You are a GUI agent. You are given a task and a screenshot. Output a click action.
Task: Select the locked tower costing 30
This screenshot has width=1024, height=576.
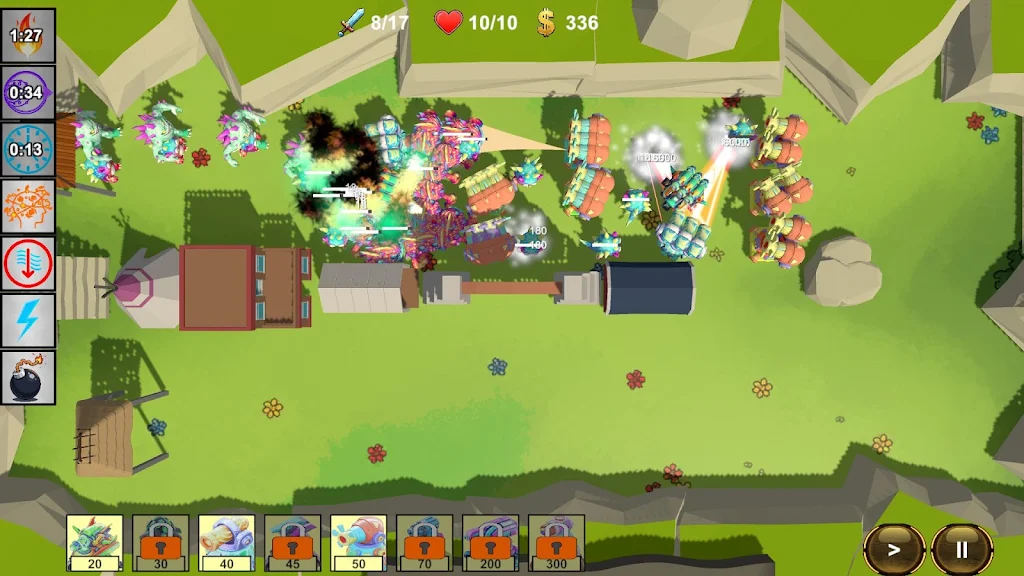point(161,543)
